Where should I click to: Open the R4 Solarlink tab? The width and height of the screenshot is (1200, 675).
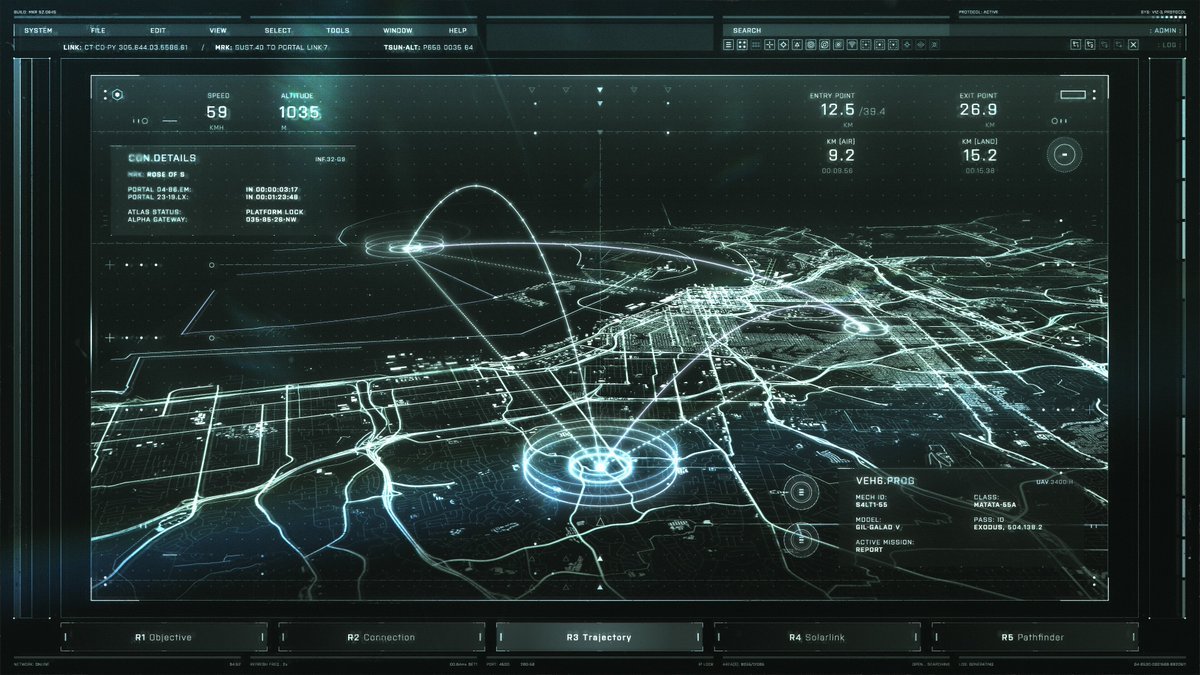[x=817, y=637]
